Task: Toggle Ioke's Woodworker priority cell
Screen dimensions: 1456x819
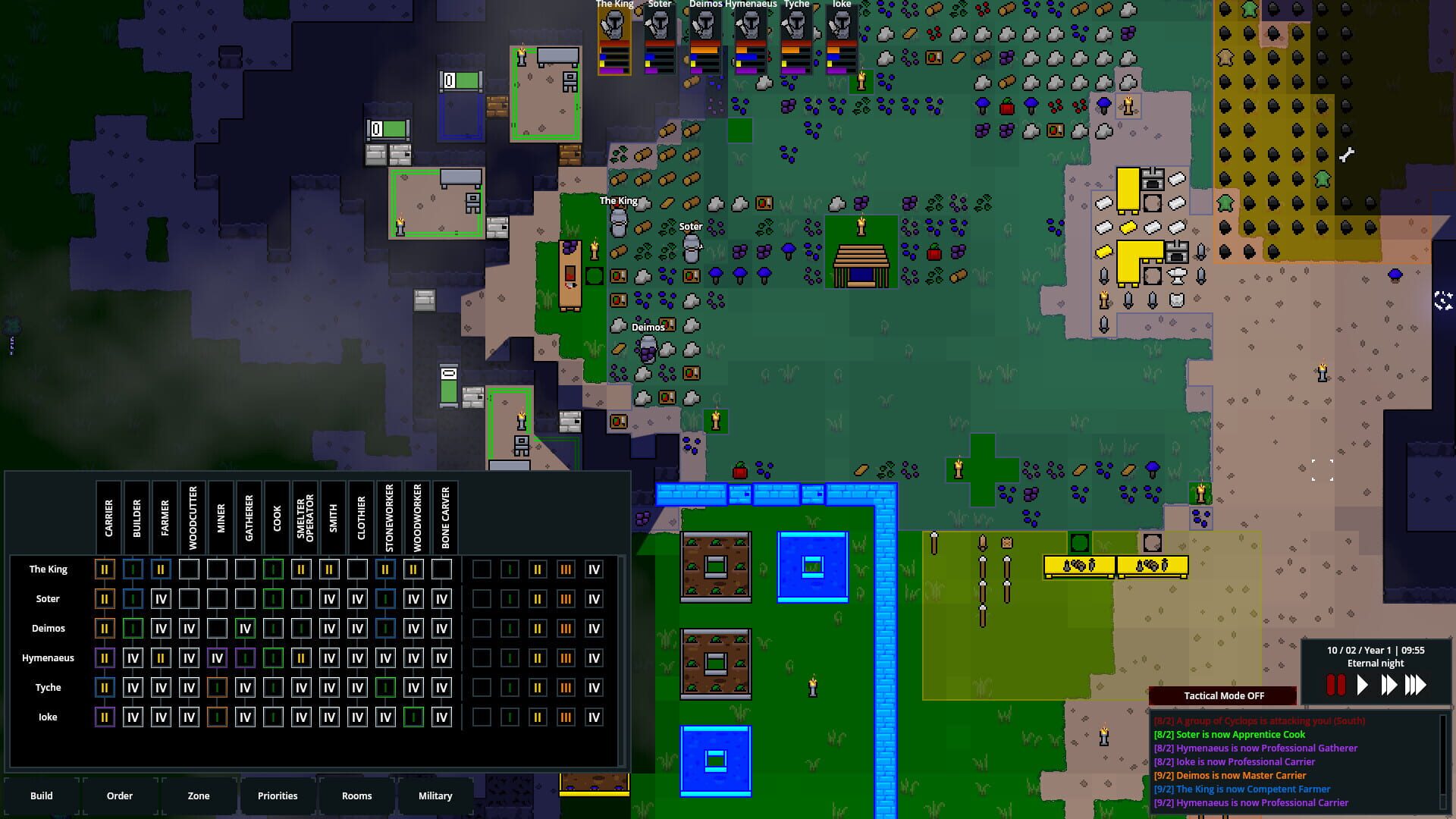Action: [413, 716]
